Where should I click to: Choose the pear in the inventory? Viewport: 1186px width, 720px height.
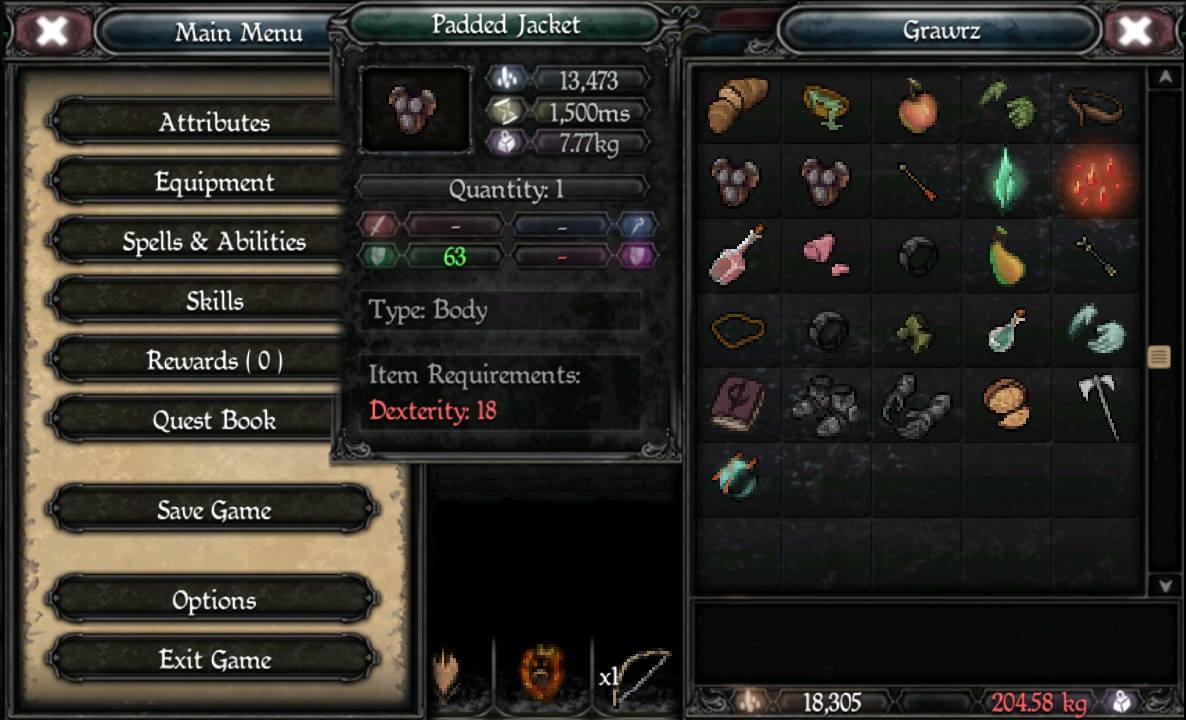tap(1006, 255)
